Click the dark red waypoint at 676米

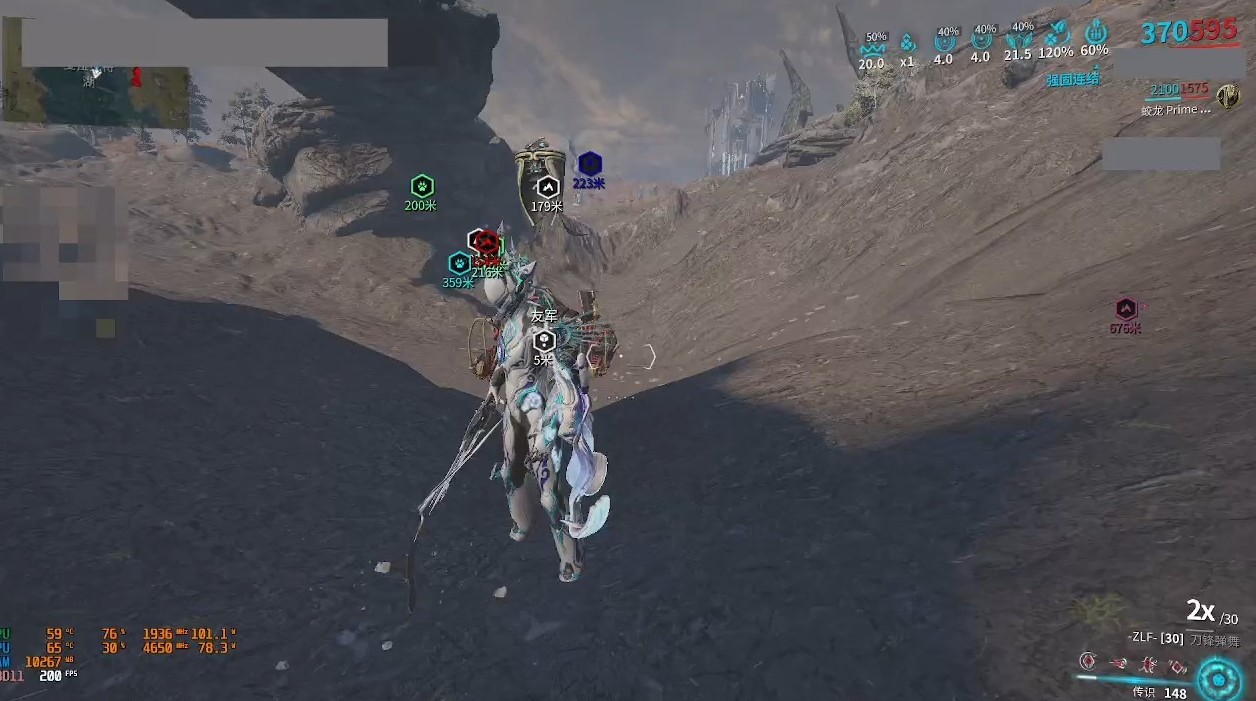(x=1126, y=309)
